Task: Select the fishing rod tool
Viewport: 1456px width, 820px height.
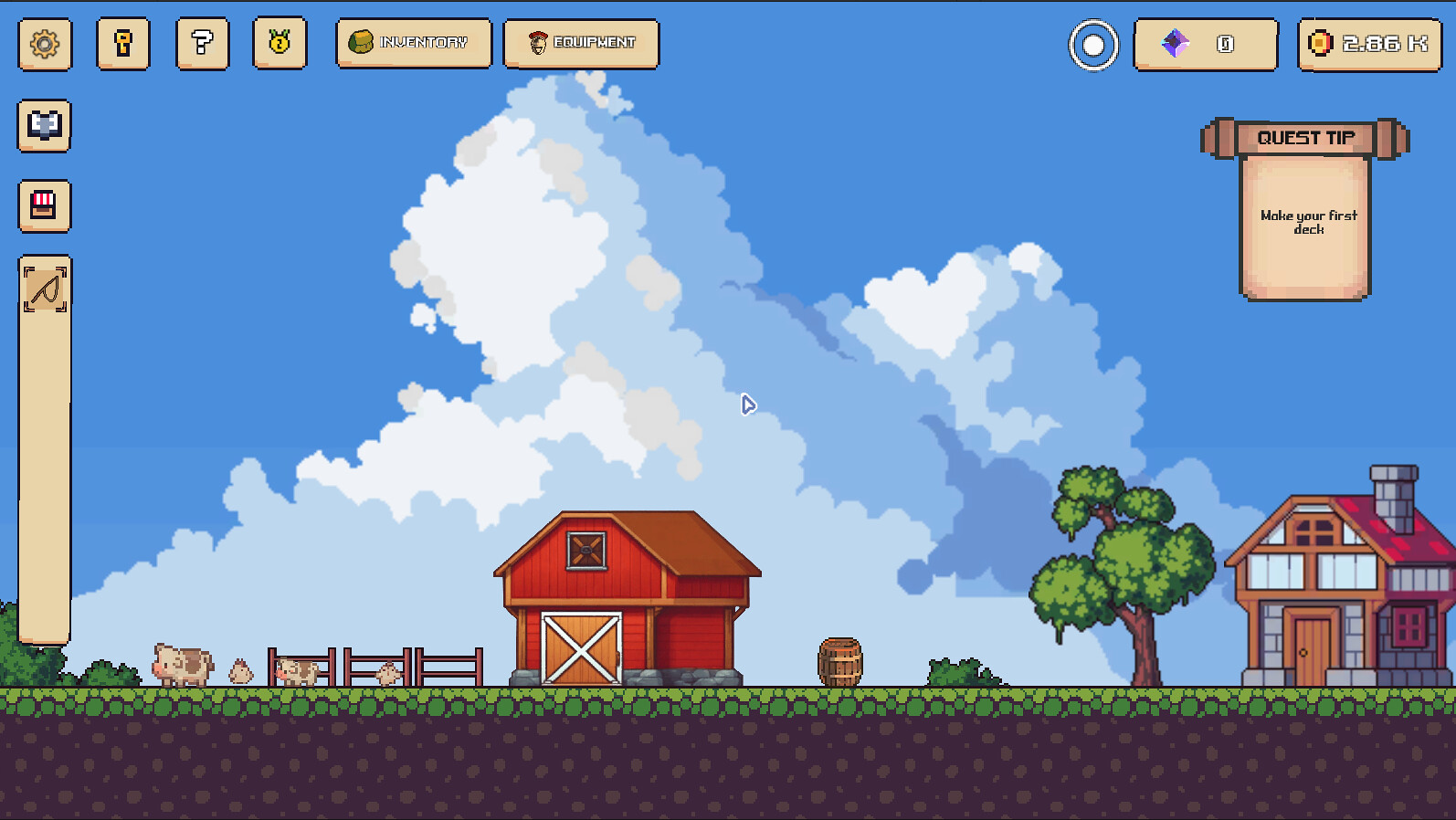Action: click(x=43, y=284)
